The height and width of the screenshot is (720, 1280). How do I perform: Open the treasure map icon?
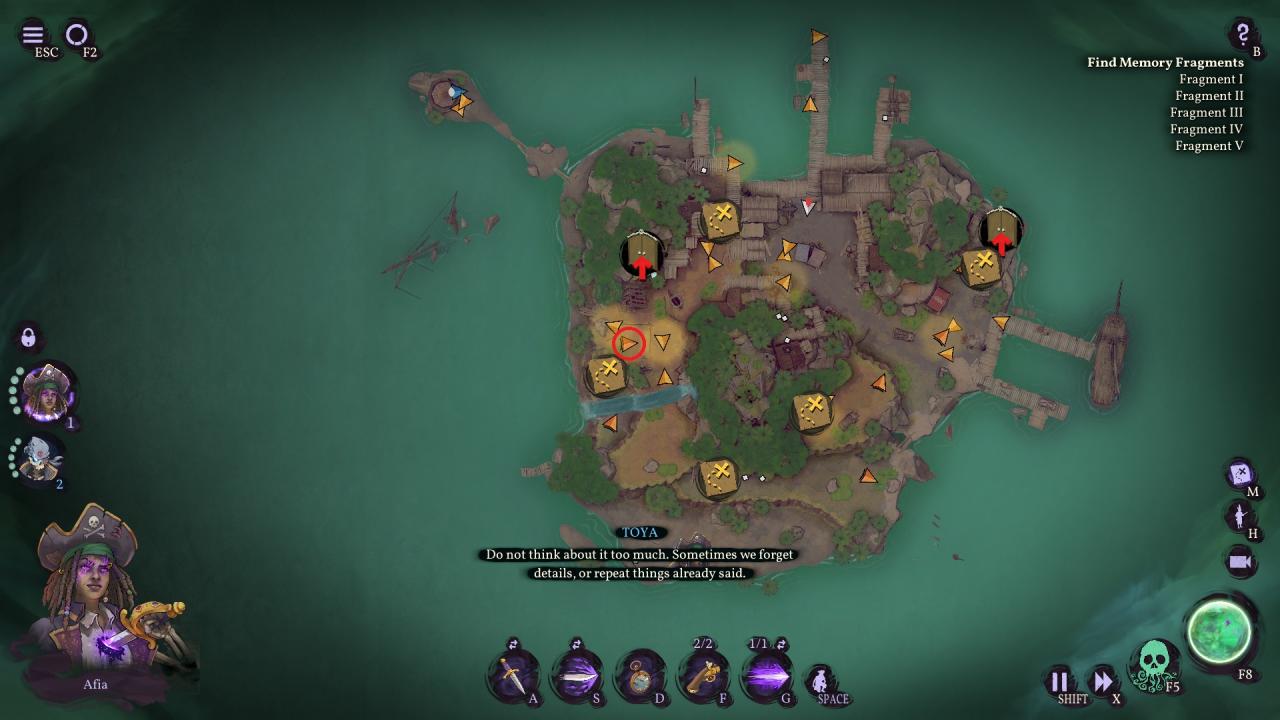1241,472
